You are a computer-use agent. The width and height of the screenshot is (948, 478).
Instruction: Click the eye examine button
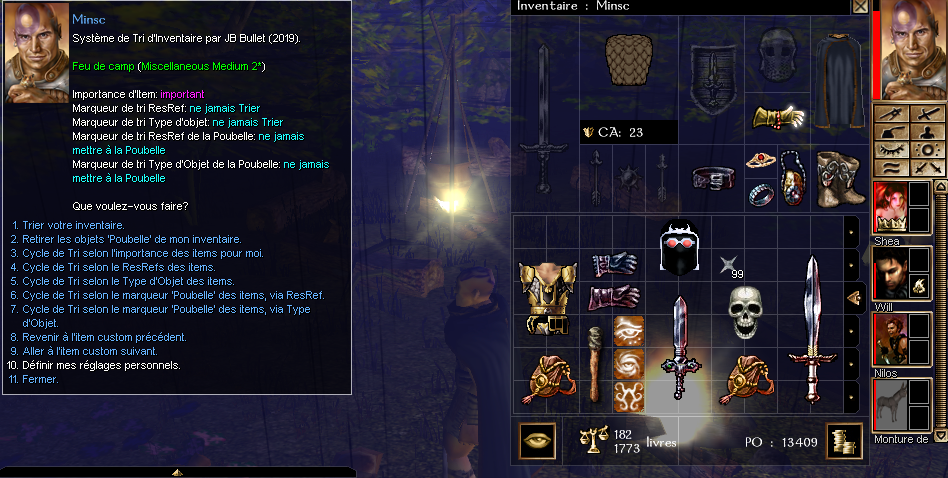click(x=538, y=440)
